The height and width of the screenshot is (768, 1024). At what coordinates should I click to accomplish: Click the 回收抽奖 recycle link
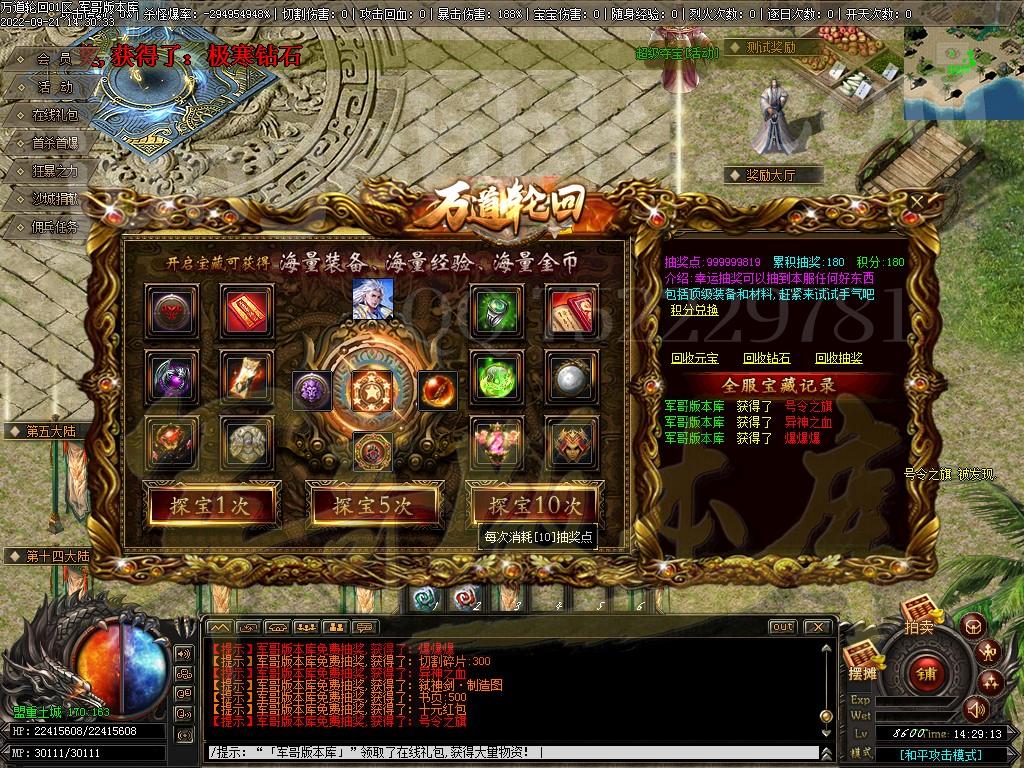(x=838, y=358)
